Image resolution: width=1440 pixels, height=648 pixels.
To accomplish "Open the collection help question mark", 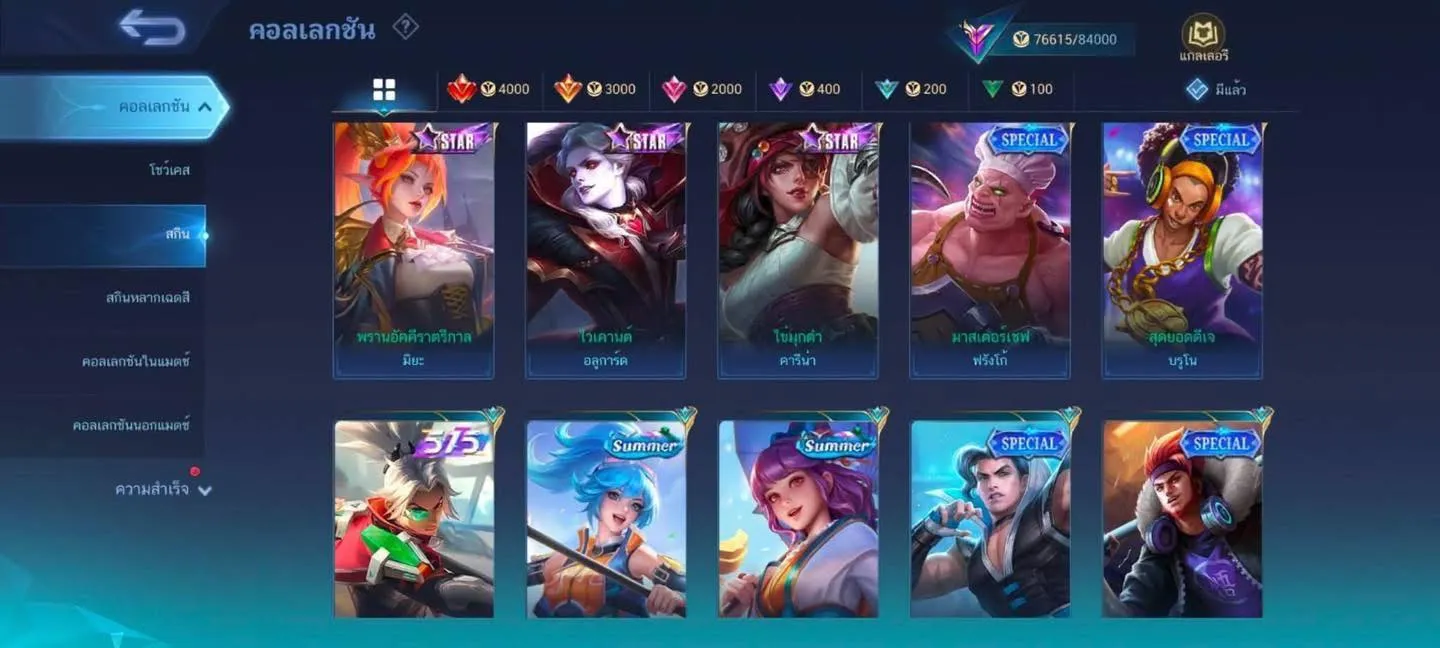I will [405, 27].
